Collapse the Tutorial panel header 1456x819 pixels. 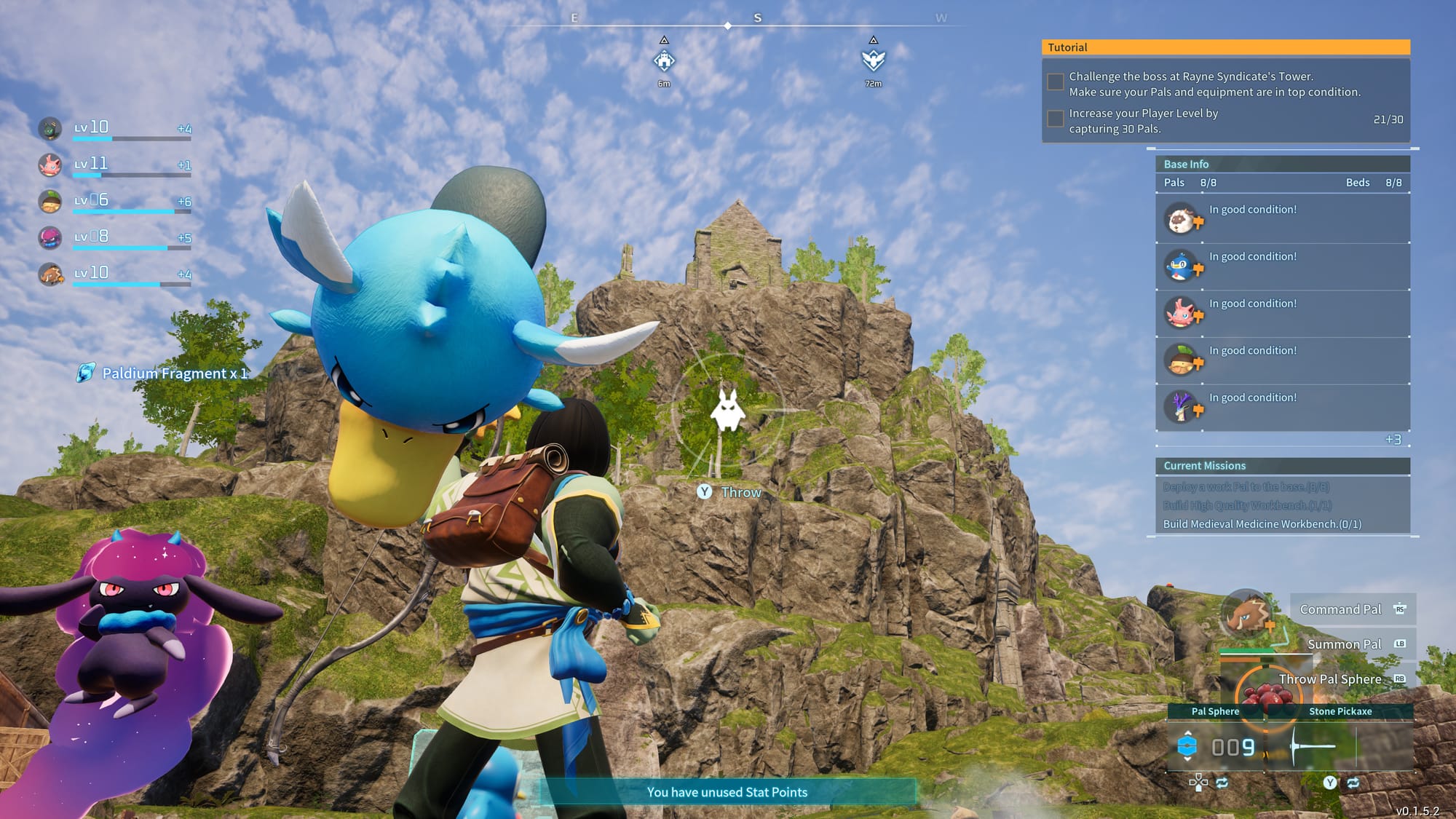click(1225, 47)
